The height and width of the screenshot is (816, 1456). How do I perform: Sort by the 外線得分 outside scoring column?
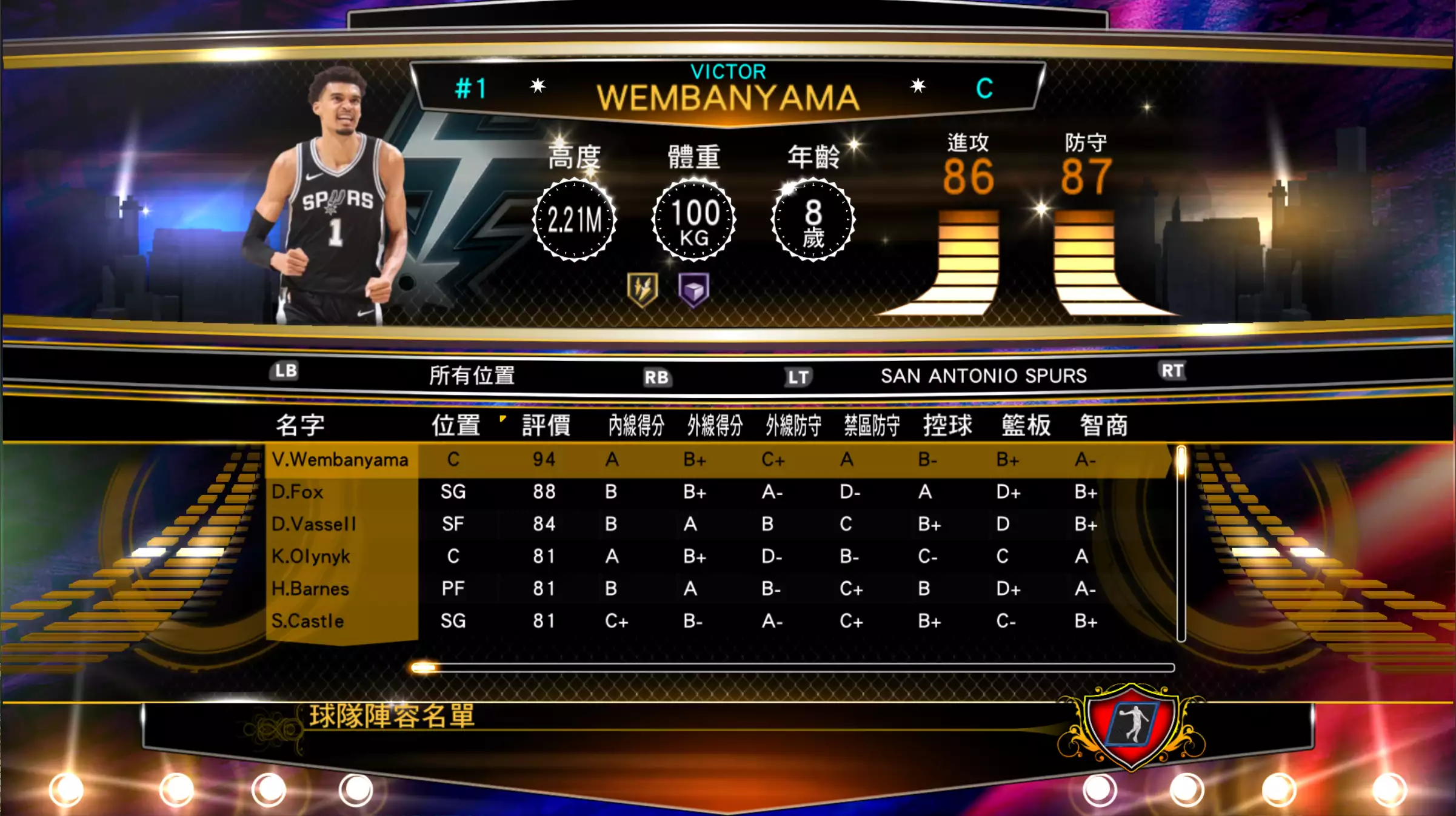click(x=715, y=425)
